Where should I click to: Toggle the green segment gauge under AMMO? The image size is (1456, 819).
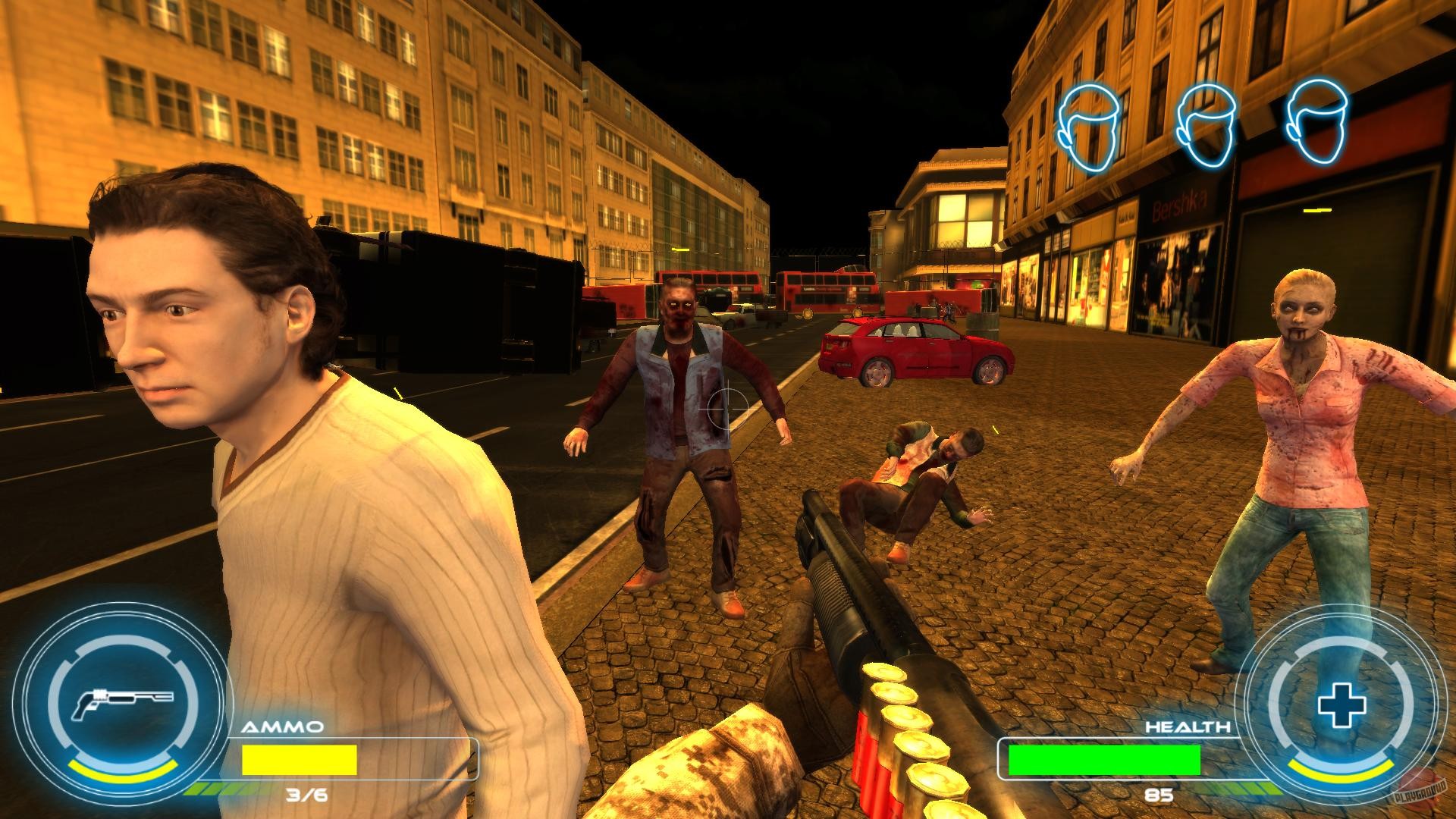pyautogui.click(x=207, y=789)
